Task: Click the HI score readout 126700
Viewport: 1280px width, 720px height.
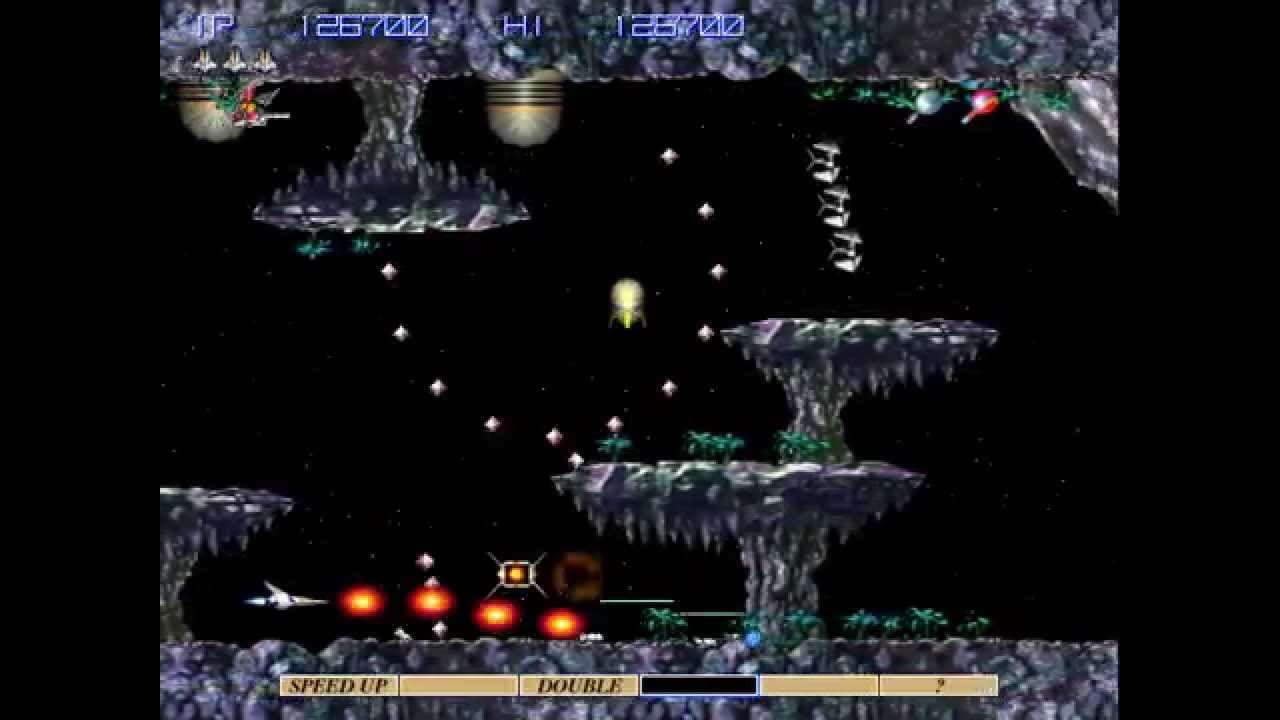Action: (680, 26)
